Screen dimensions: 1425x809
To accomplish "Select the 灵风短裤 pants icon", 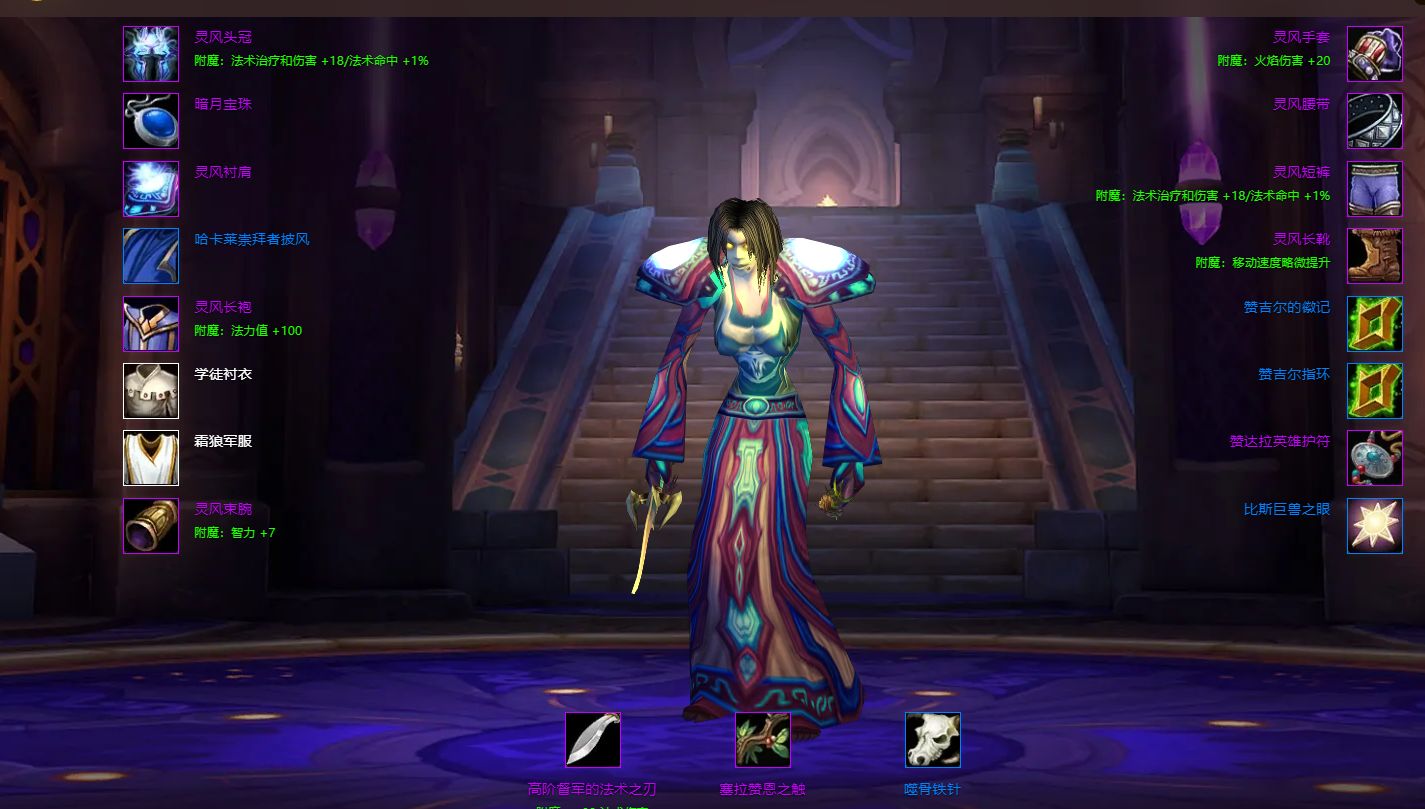I will (x=1374, y=189).
